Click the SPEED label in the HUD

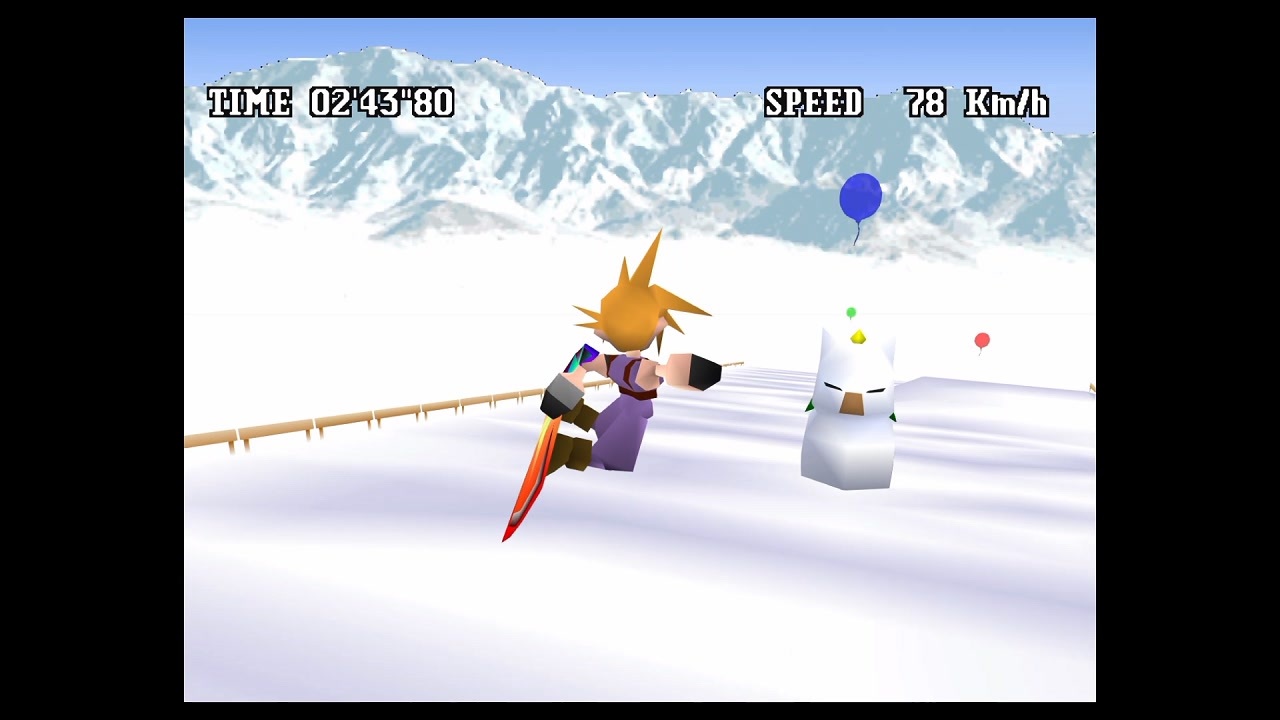pos(812,101)
